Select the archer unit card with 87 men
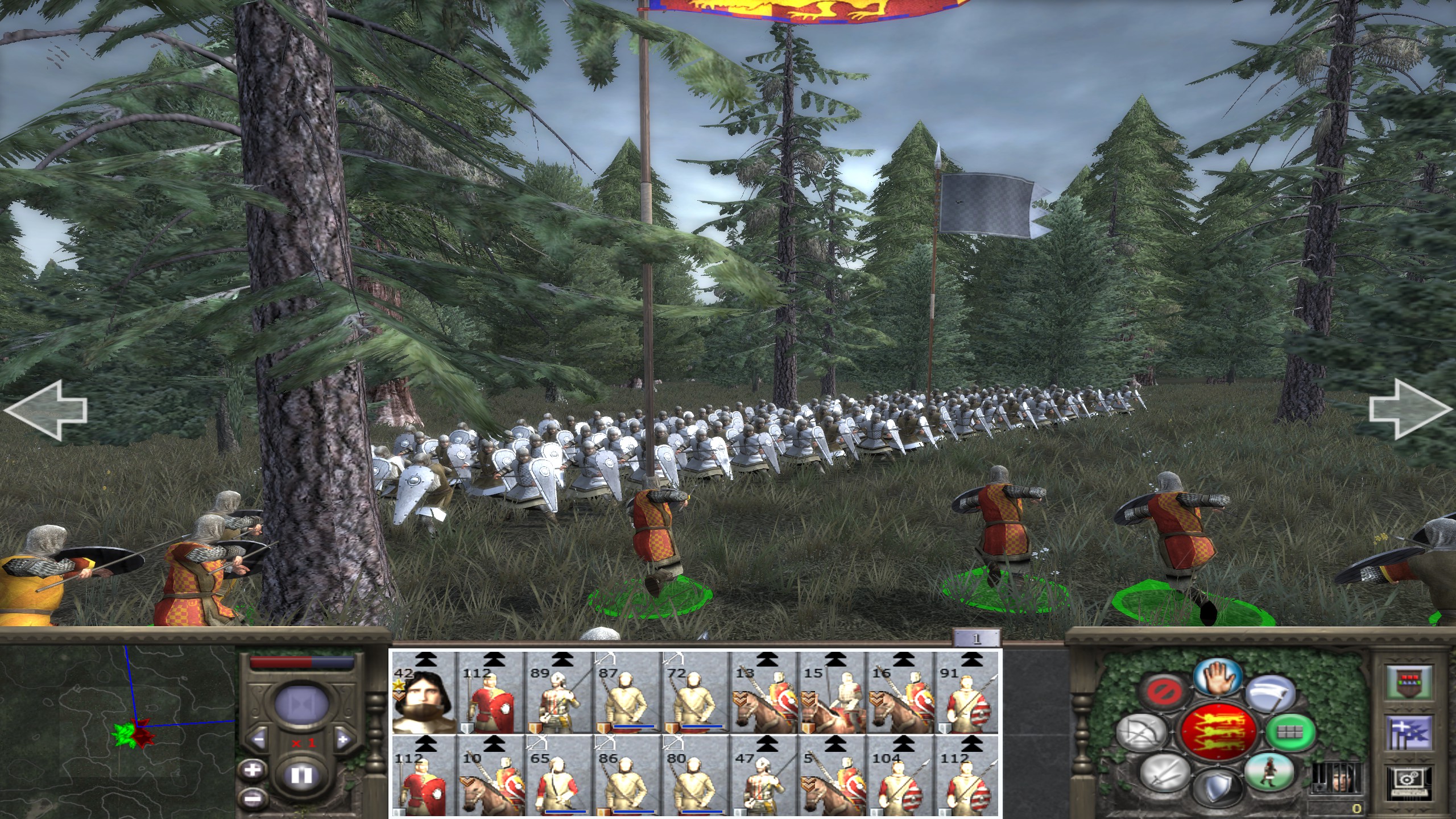The height and width of the screenshot is (819, 1456). point(627,694)
